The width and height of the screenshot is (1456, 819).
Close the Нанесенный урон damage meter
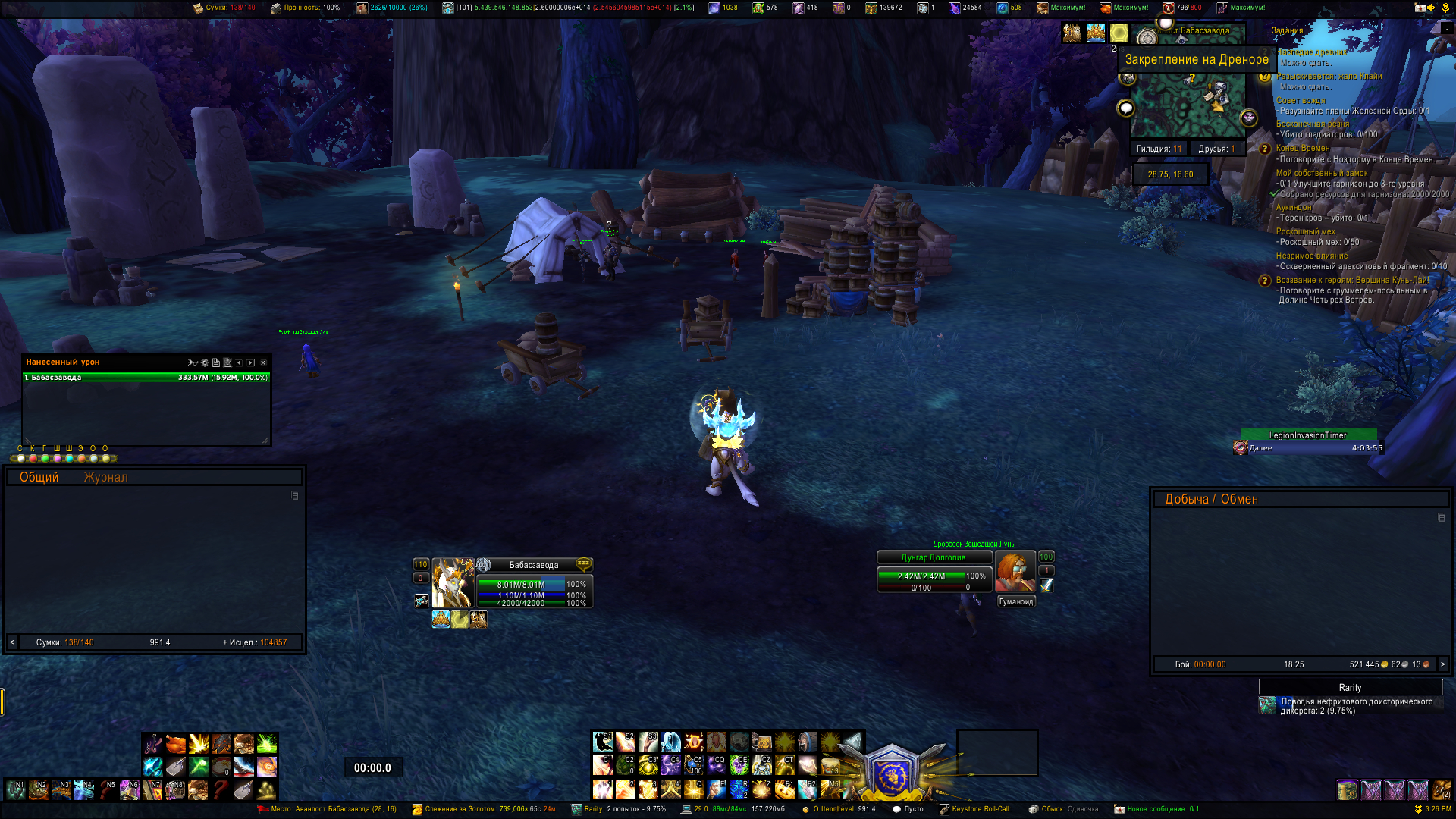coord(263,362)
